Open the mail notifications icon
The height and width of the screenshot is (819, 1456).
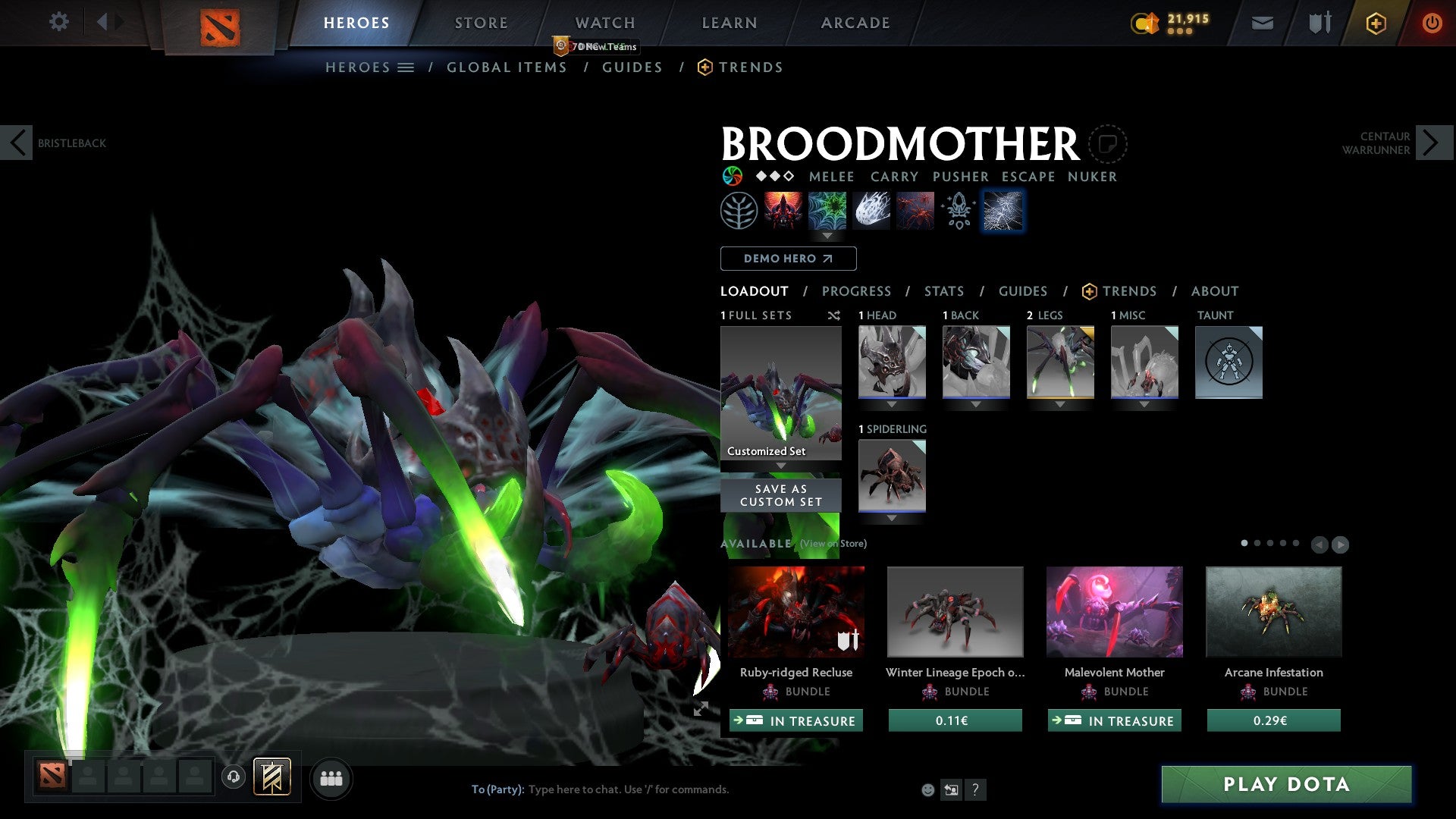[x=1262, y=23]
